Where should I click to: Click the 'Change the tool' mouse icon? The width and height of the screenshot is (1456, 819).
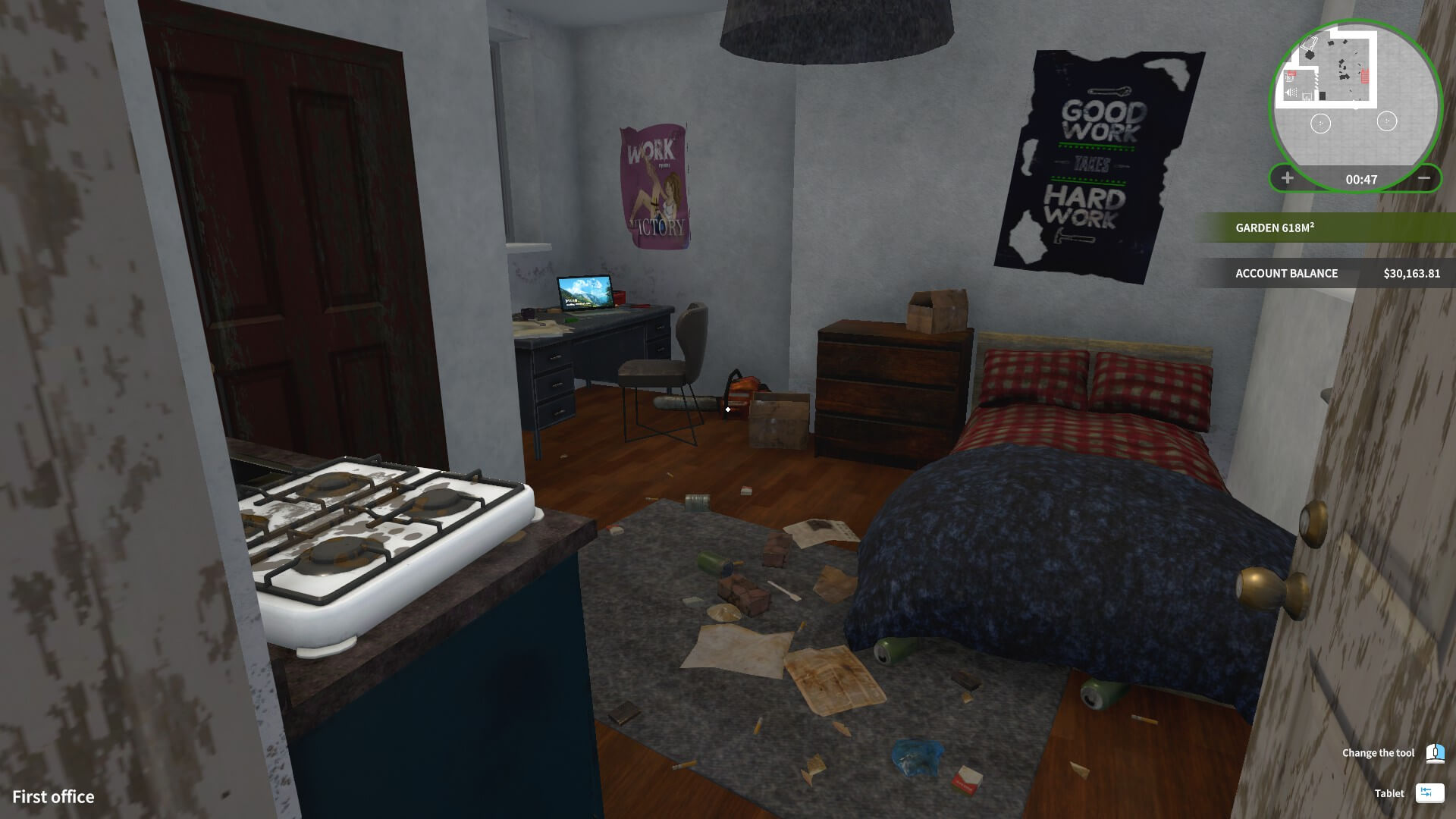tap(1436, 753)
